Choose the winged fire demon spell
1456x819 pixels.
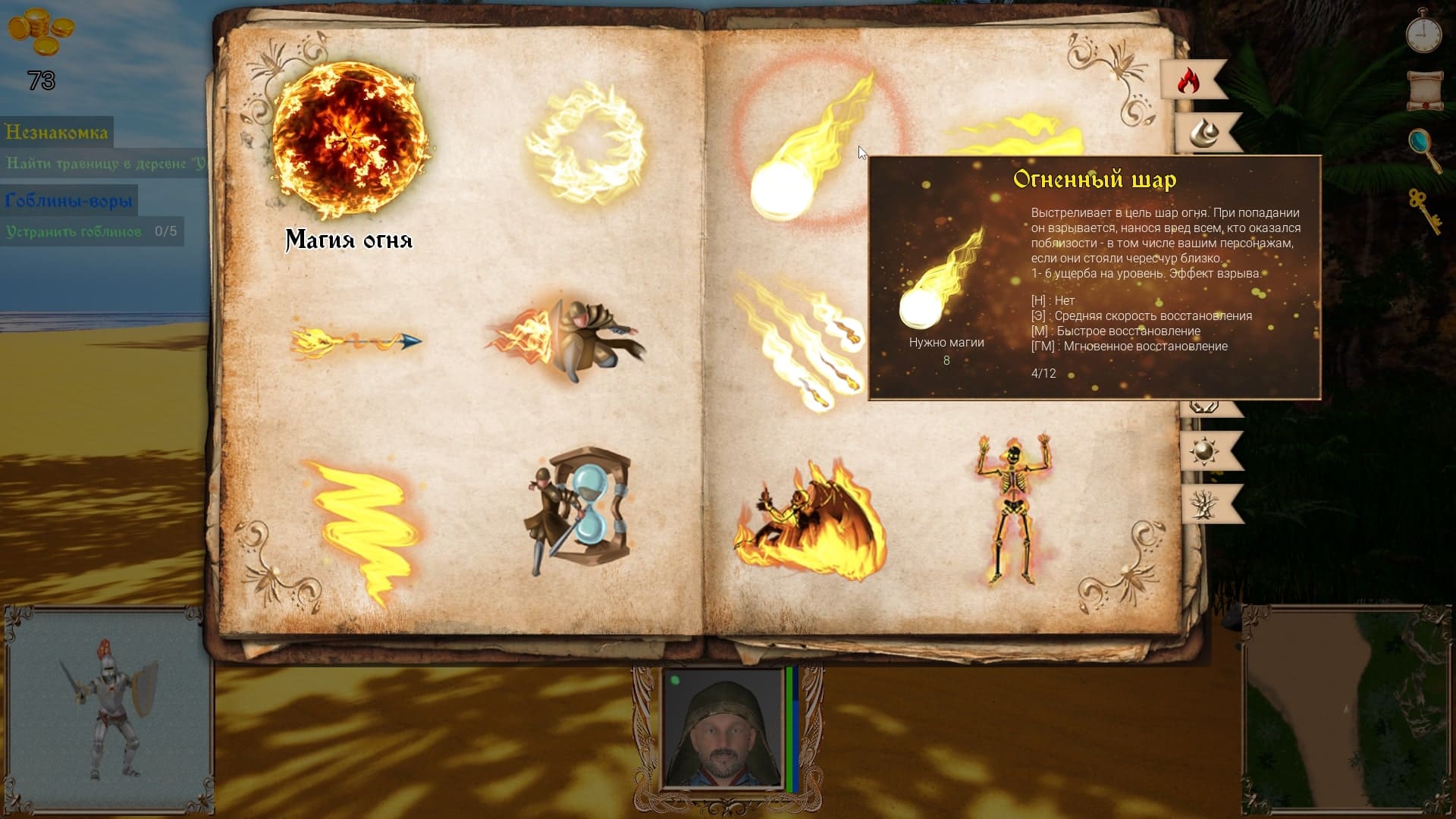(810, 519)
